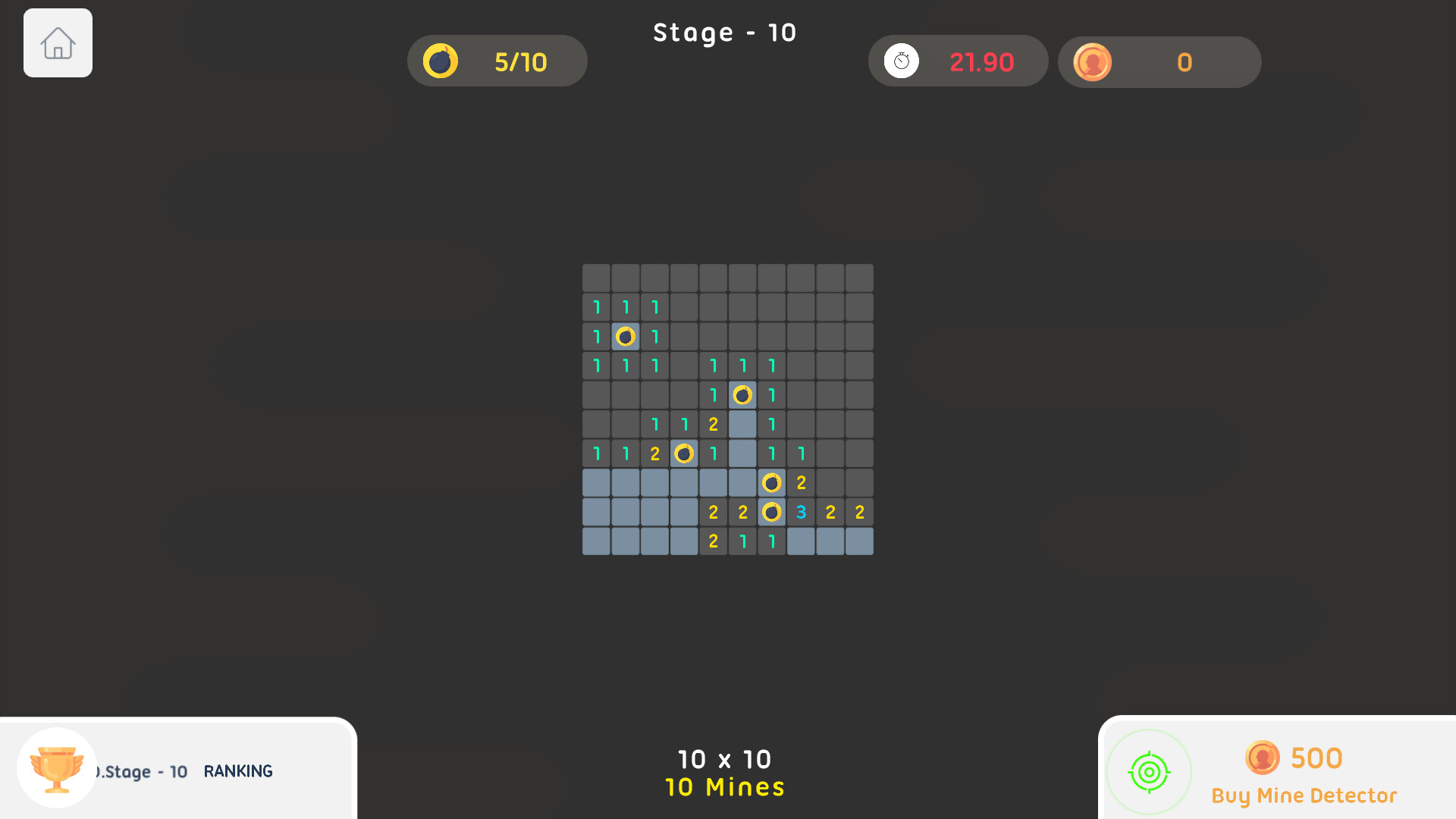Click the flagged mine above the 2 in column eight
Screen dimensions: 1456x819
click(772, 482)
